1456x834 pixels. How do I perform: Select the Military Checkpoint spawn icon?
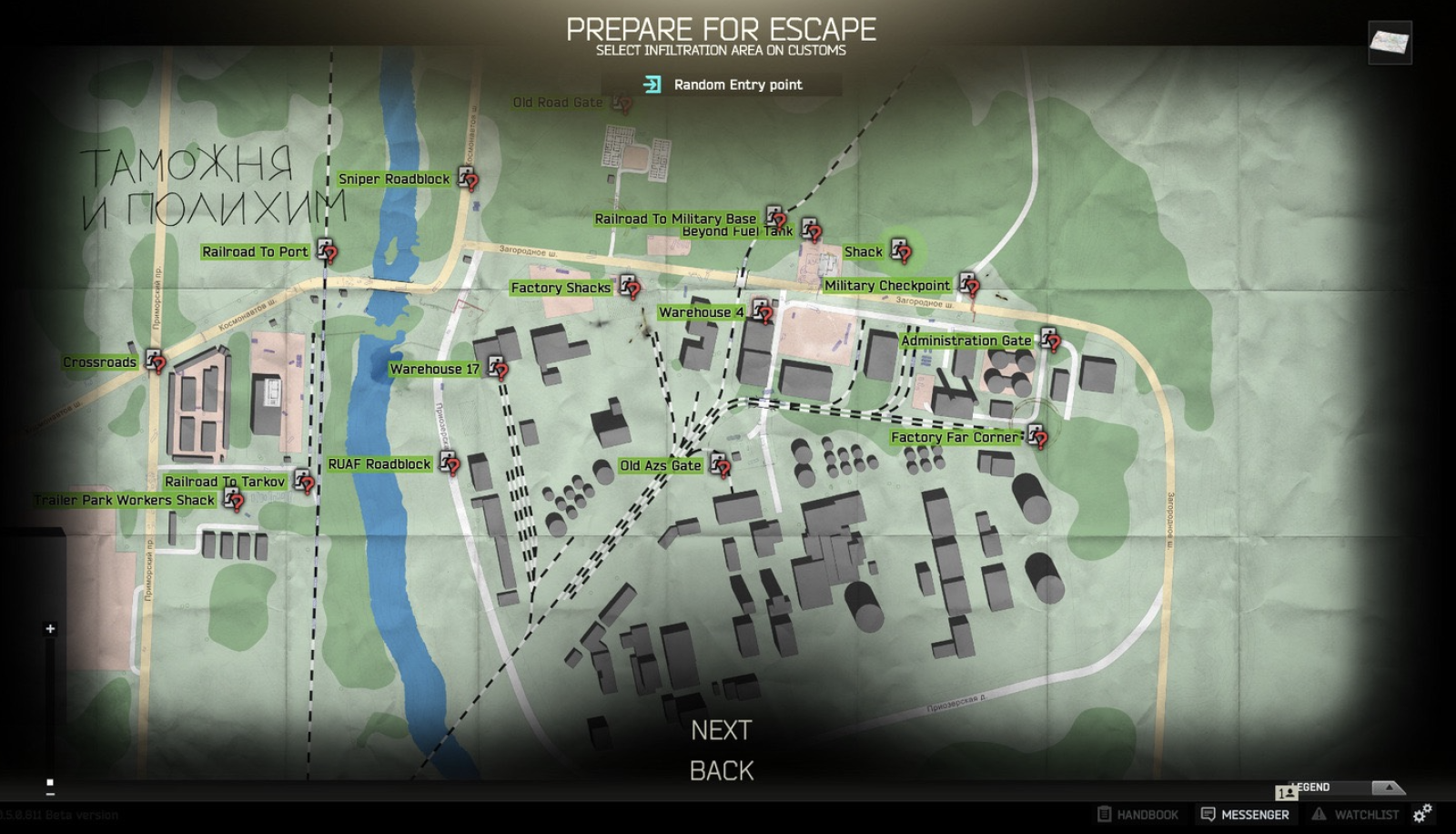coord(971,285)
